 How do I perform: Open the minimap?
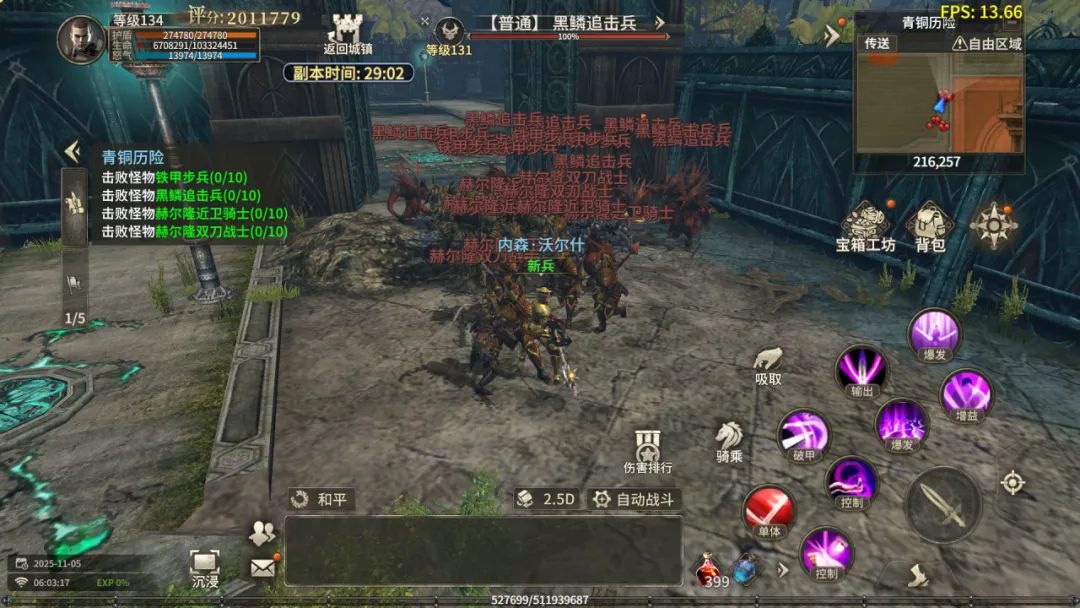939,100
